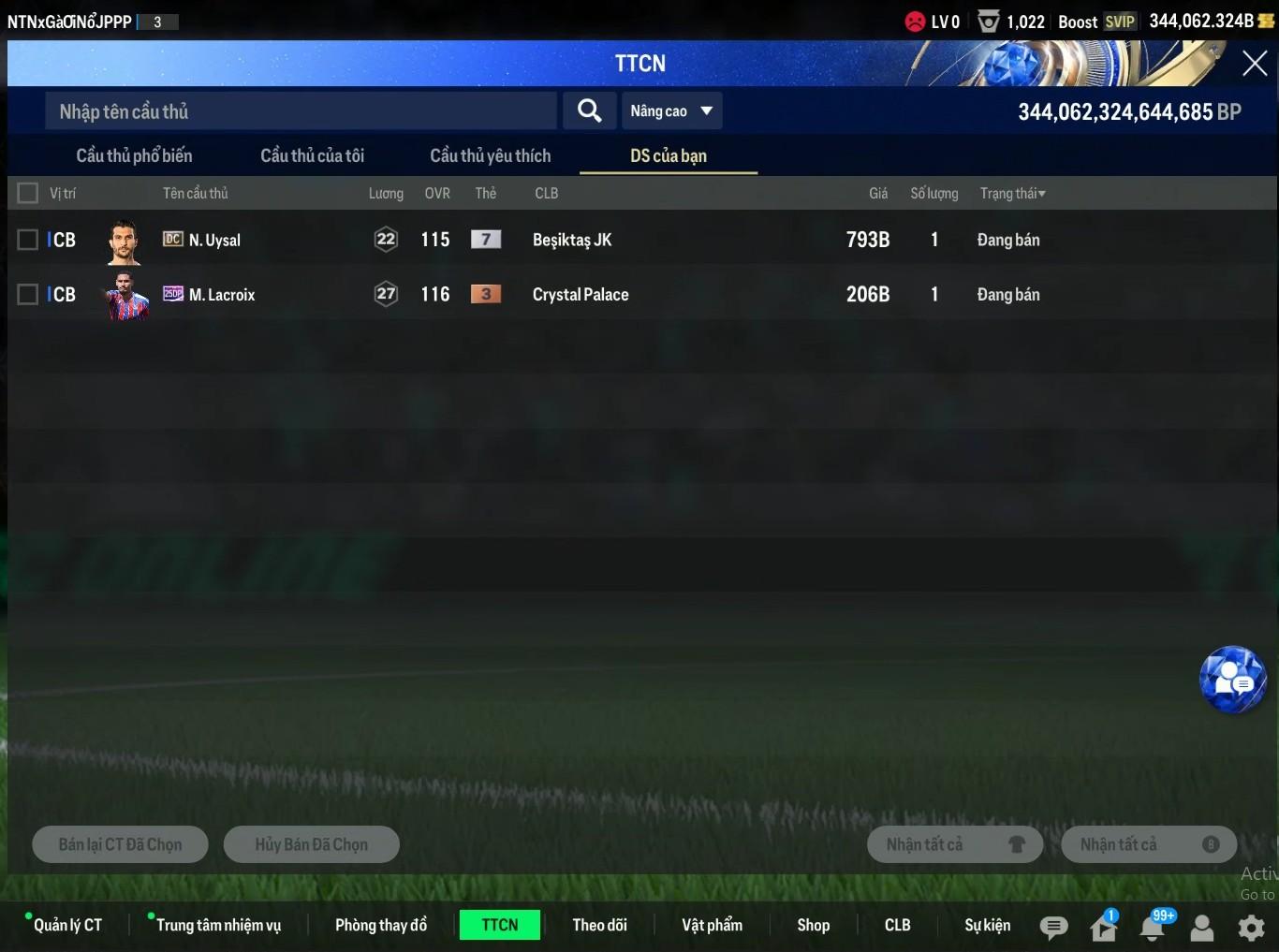Open the settings gear icon
1279x952 pixels.
click(1251, 927)
